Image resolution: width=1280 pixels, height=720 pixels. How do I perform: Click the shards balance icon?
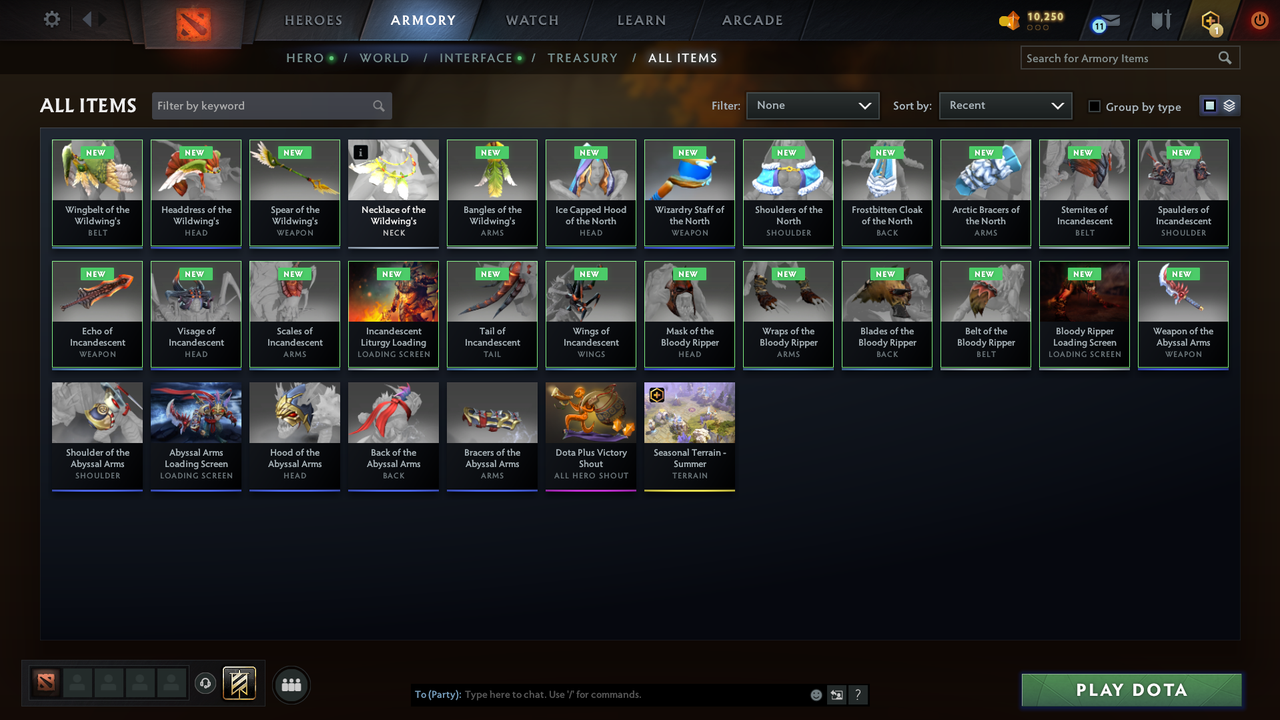click(x=1008, y=18)
